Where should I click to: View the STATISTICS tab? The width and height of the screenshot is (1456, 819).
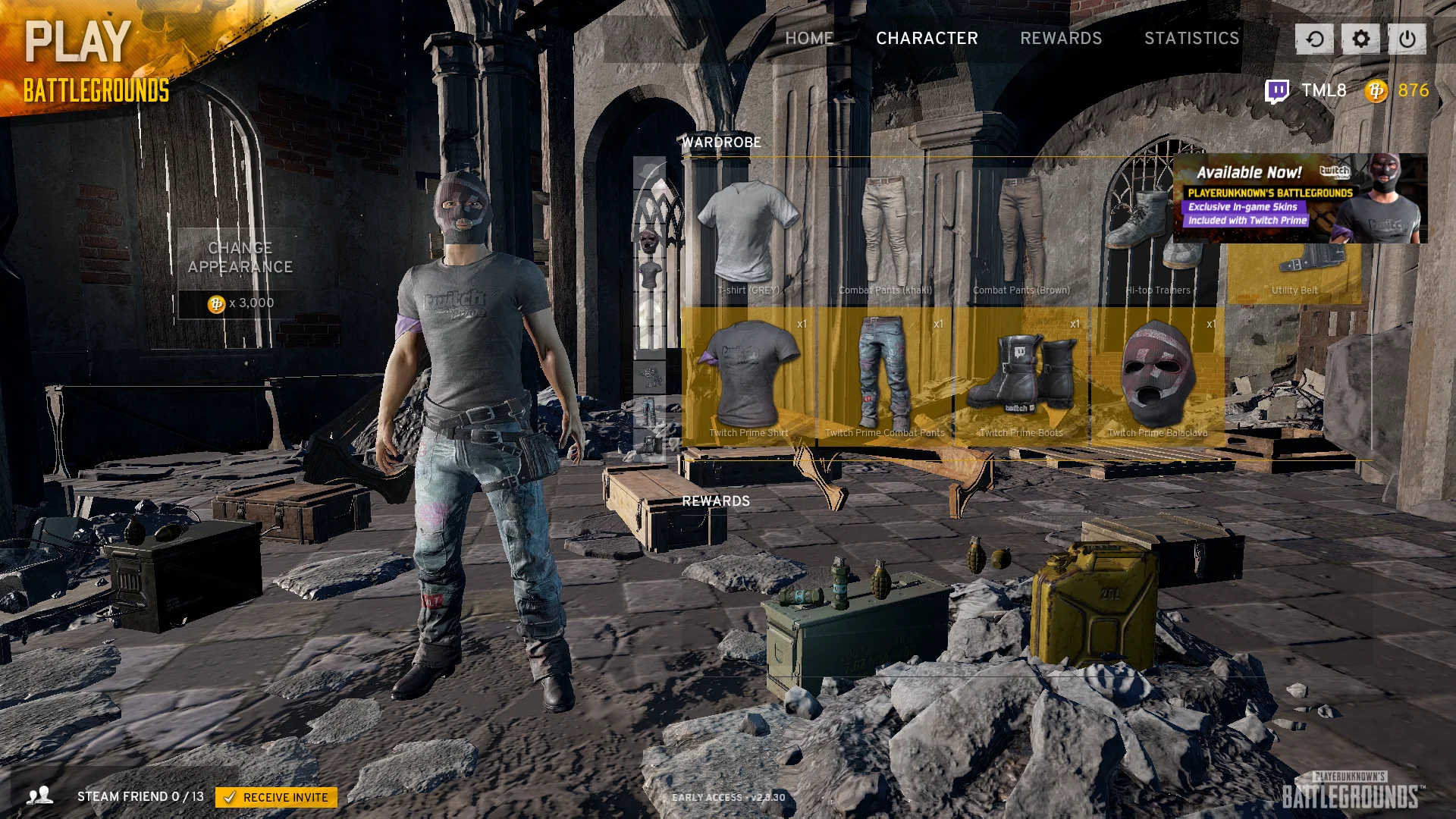tap(1191, 39)
